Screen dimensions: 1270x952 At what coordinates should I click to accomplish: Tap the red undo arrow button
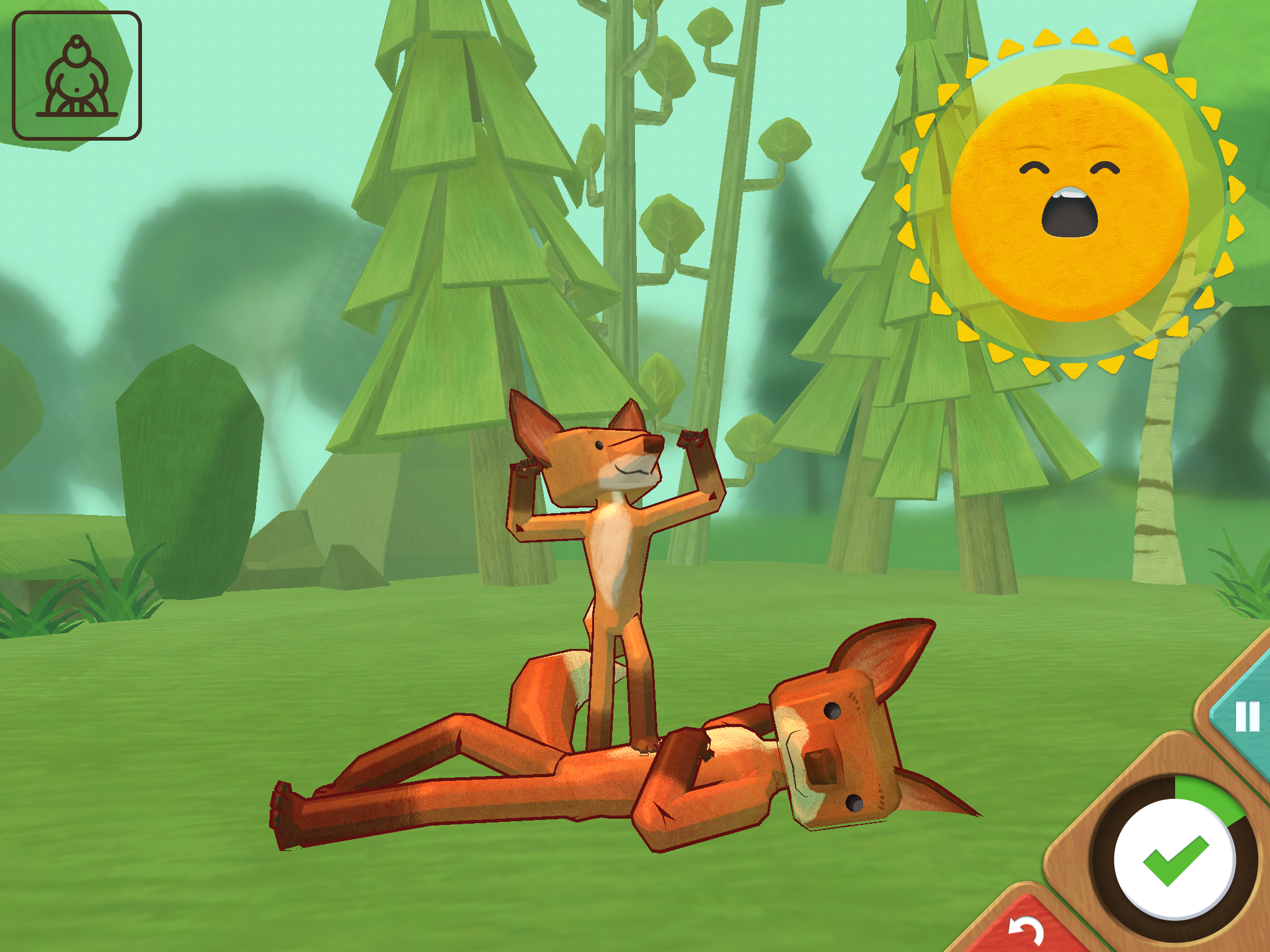point(1026,930)
